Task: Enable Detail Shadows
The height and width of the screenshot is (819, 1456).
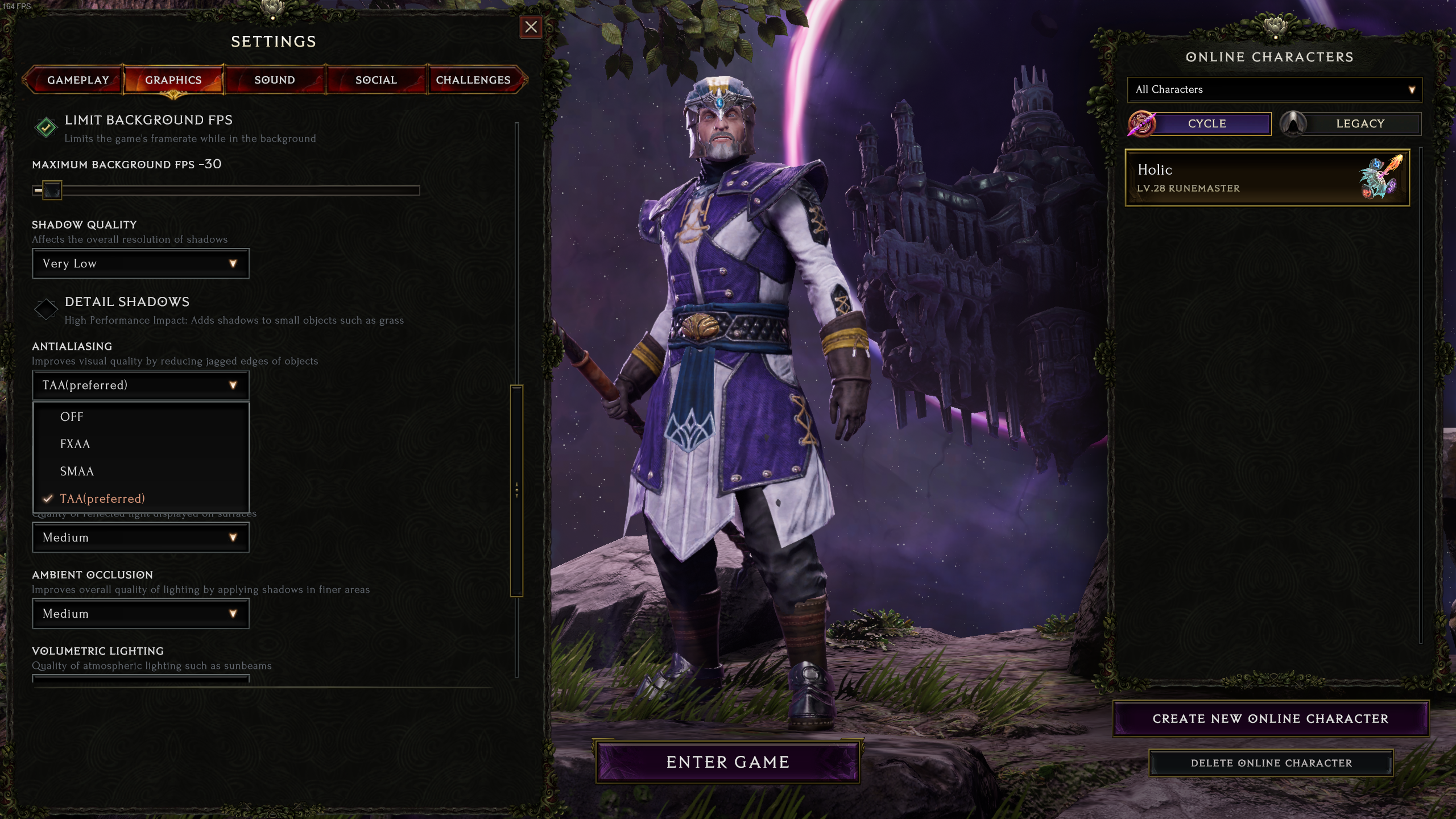Action: coord(47,309)
